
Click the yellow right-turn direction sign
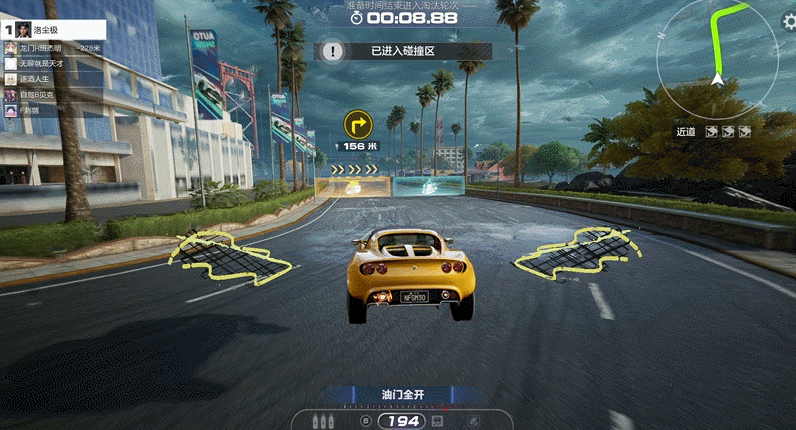pyautogui.click(x=358, y=124)
